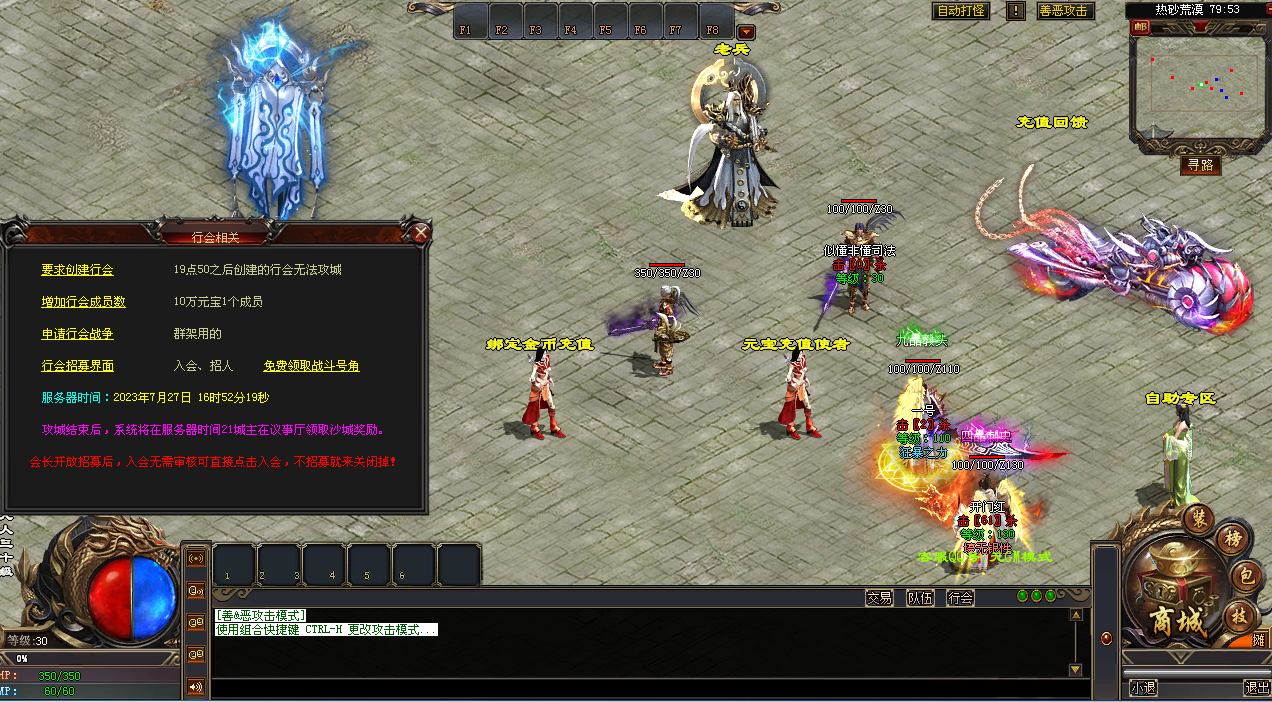1272x702 pixels.
Task: Select the 增加行会成员数 option
Action: pos(83,302)
